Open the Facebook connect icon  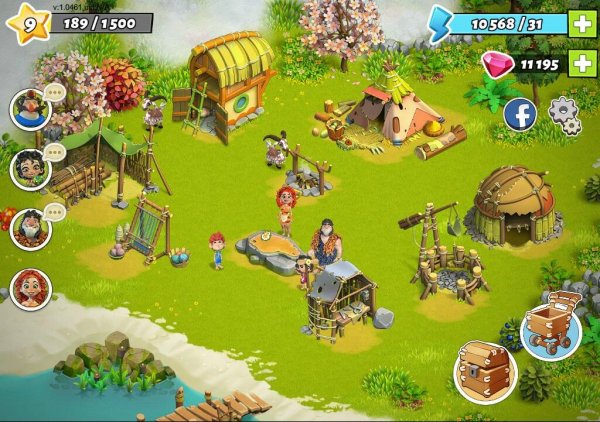[x=519, y=114]
